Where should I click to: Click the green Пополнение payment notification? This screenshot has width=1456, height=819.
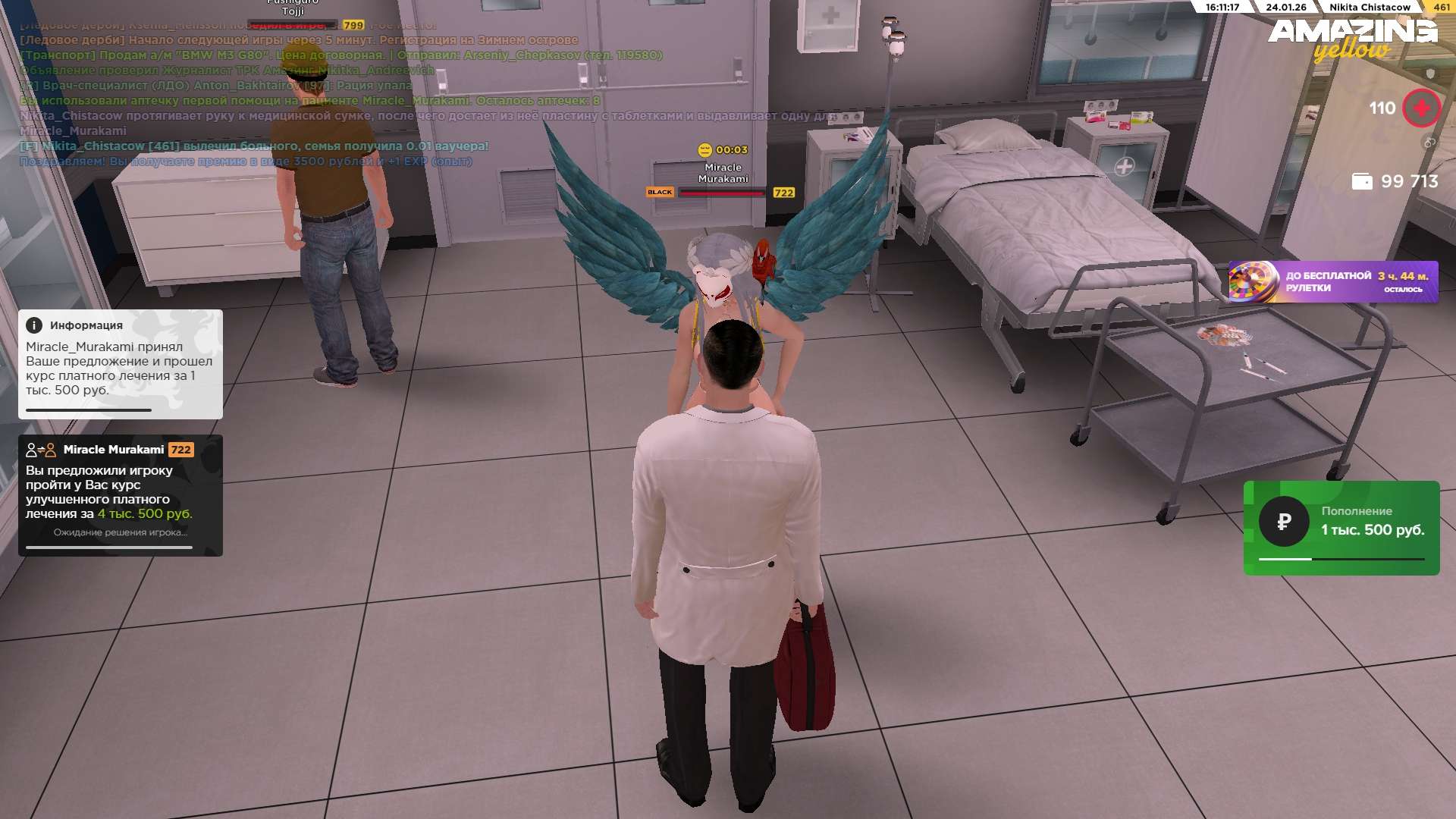[1341, 528]
